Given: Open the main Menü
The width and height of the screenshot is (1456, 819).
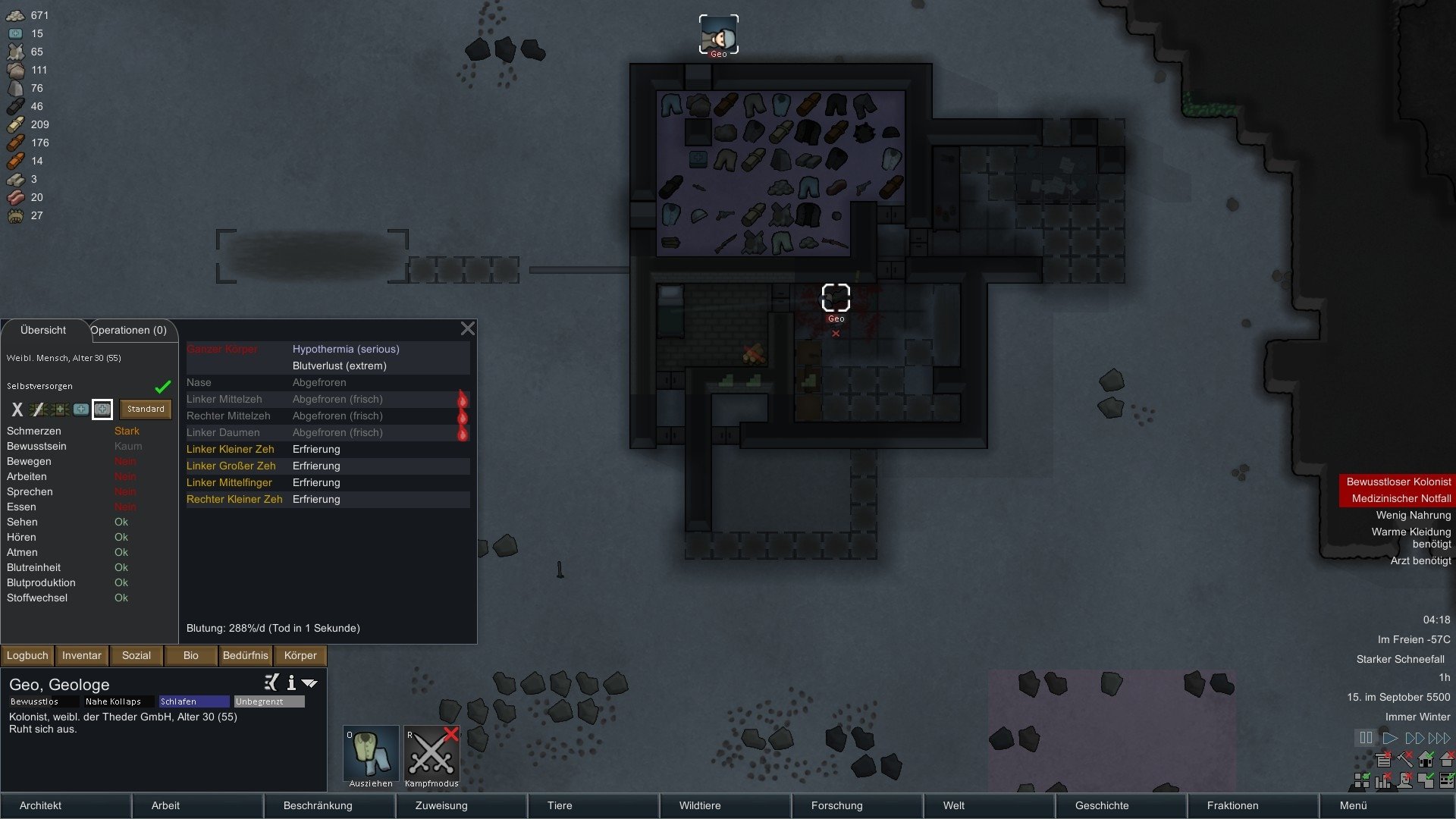Looking at the screenshot, I should (x=1353, y=805).
